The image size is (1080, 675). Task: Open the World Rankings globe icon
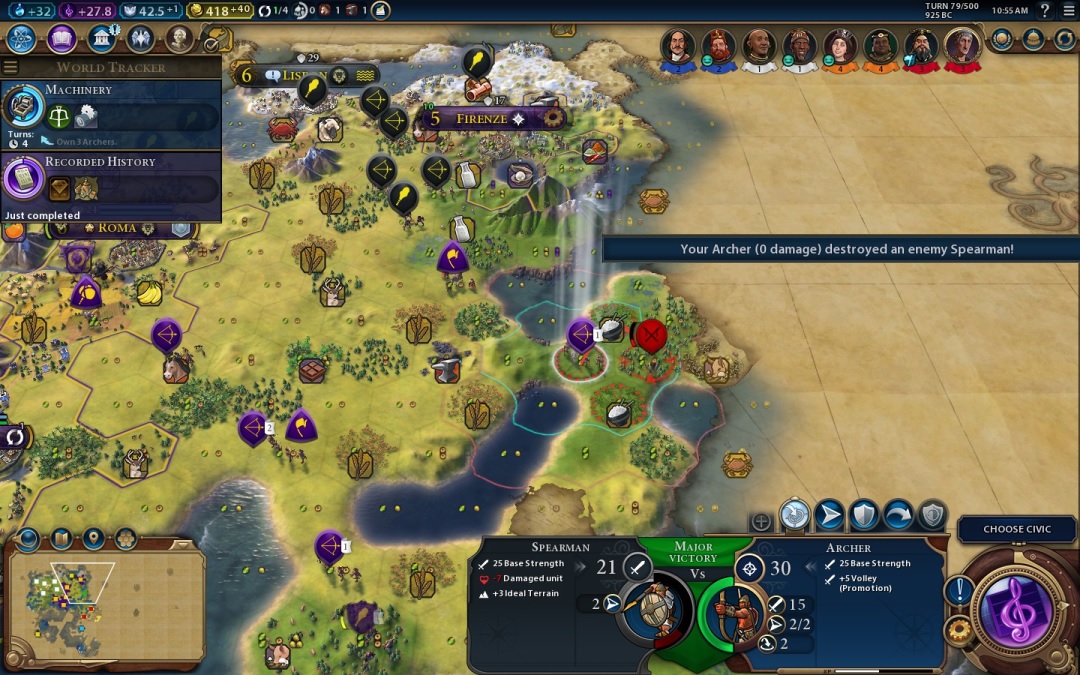(x=1002, y=39)
